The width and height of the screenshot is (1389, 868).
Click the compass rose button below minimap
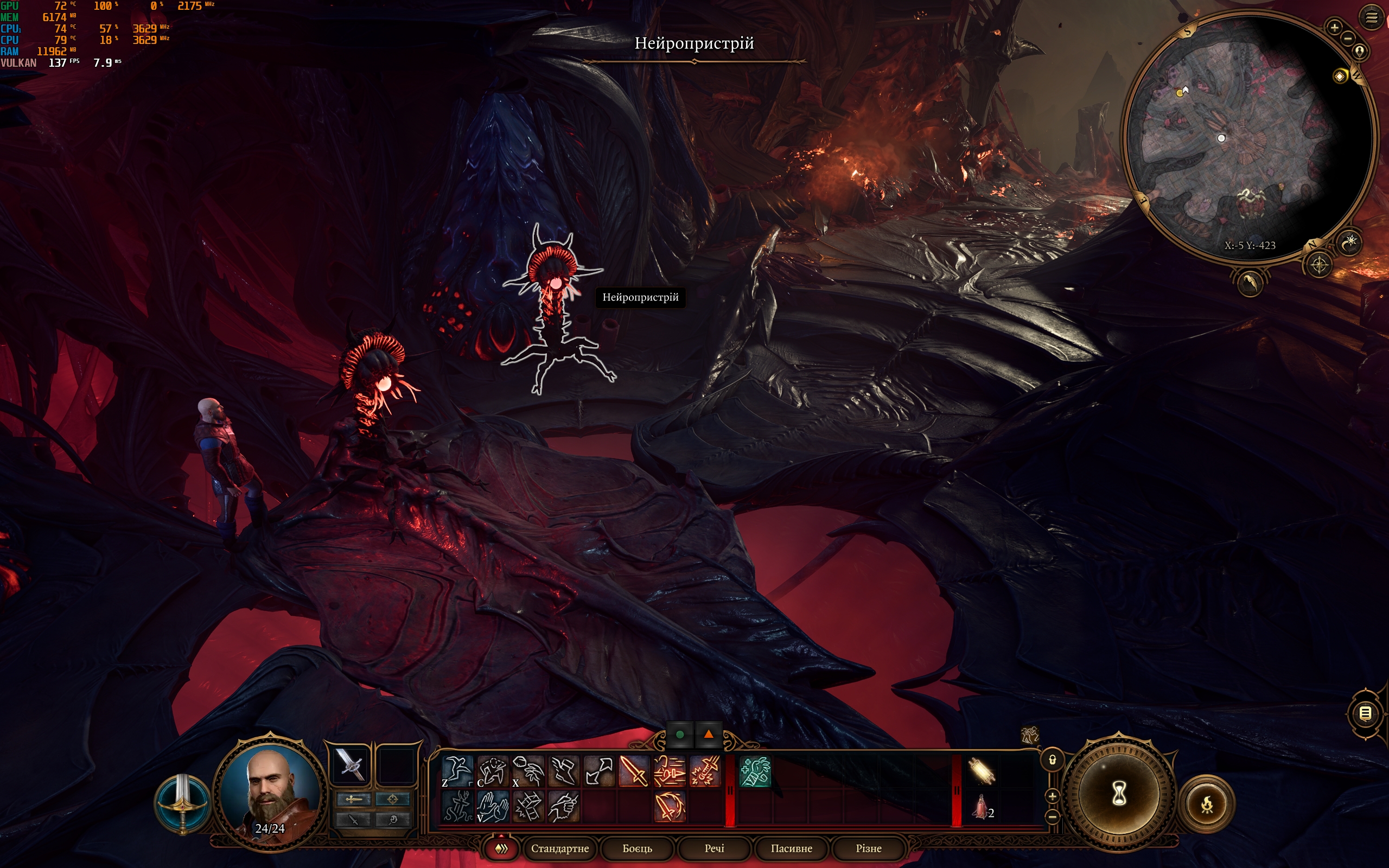[x=1319, y=265]
